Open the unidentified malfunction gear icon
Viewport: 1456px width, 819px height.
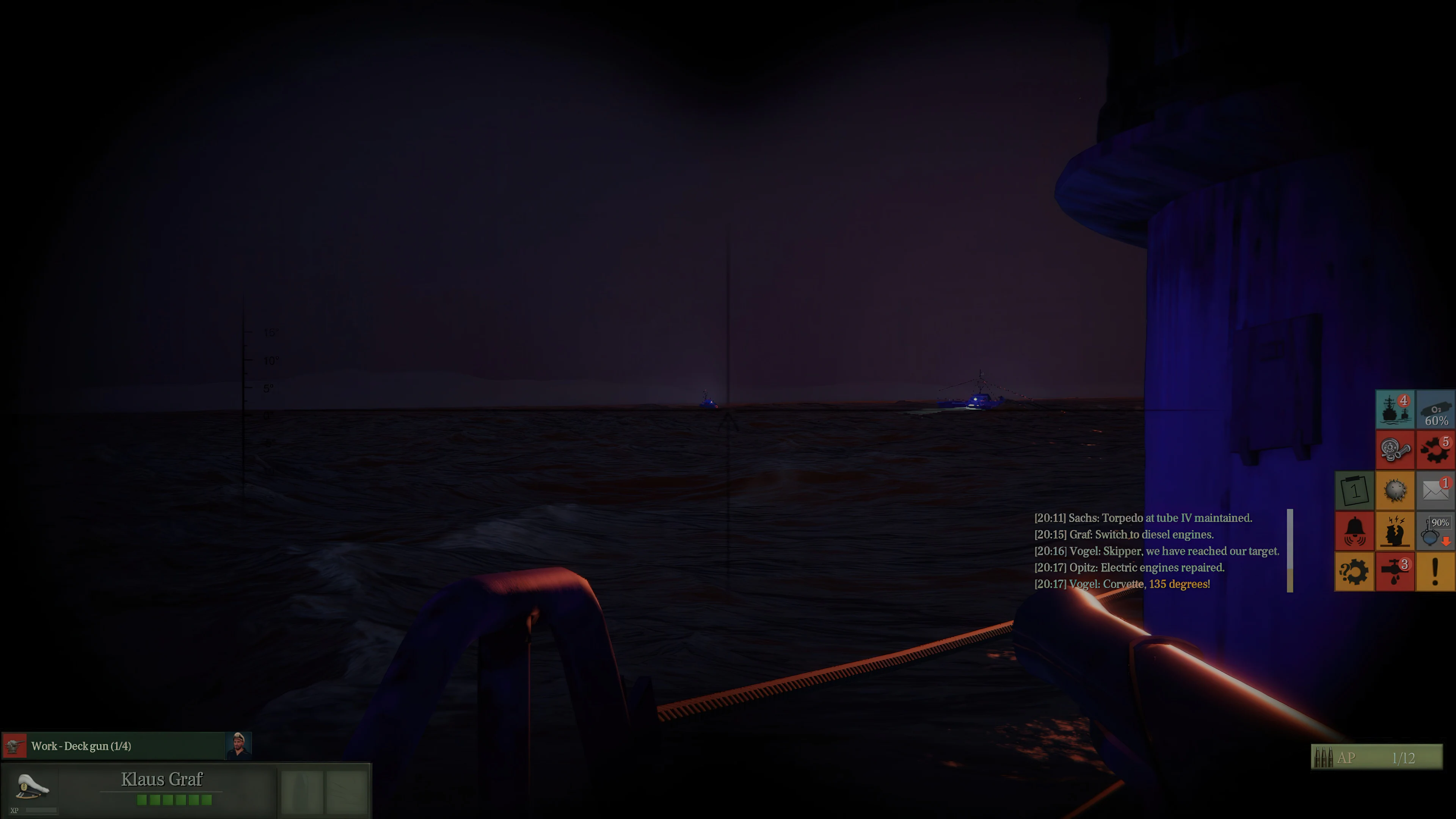pyautogui.click(x=1354, y=572)
